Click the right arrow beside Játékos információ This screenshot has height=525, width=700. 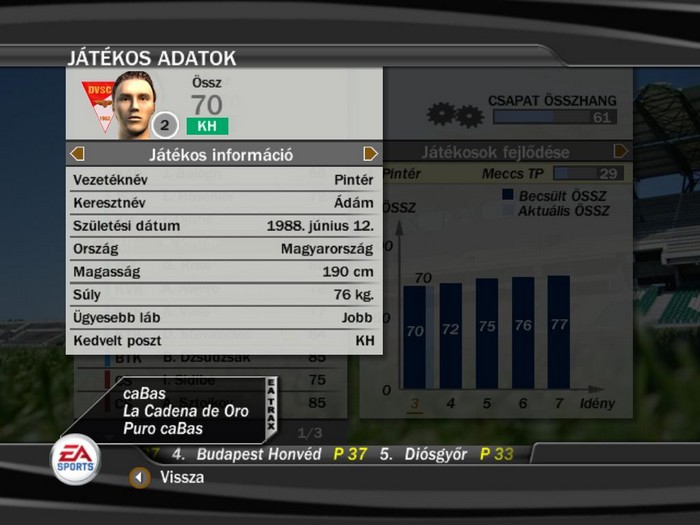[370, 154]
